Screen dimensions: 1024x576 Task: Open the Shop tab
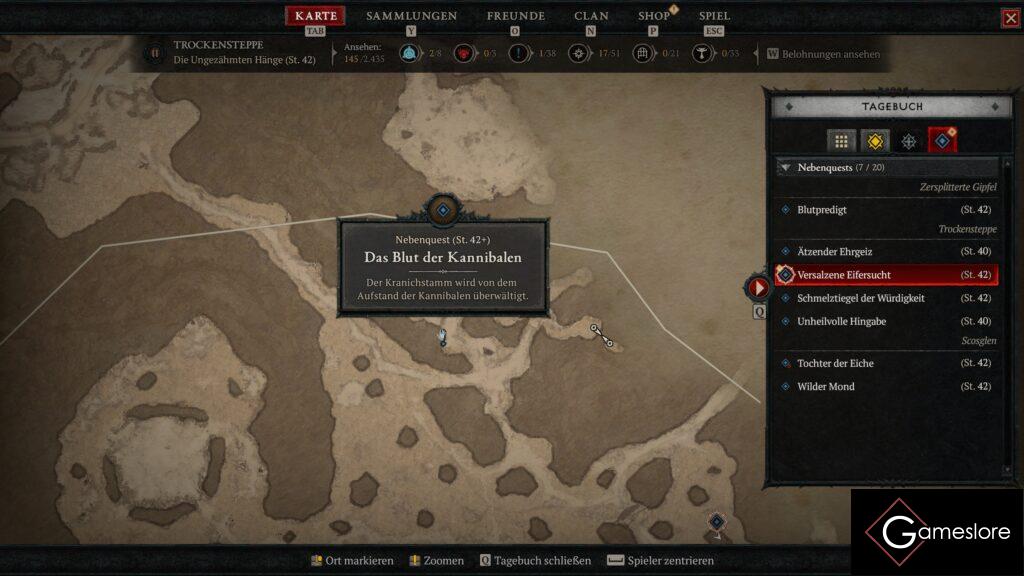(654, 16)
